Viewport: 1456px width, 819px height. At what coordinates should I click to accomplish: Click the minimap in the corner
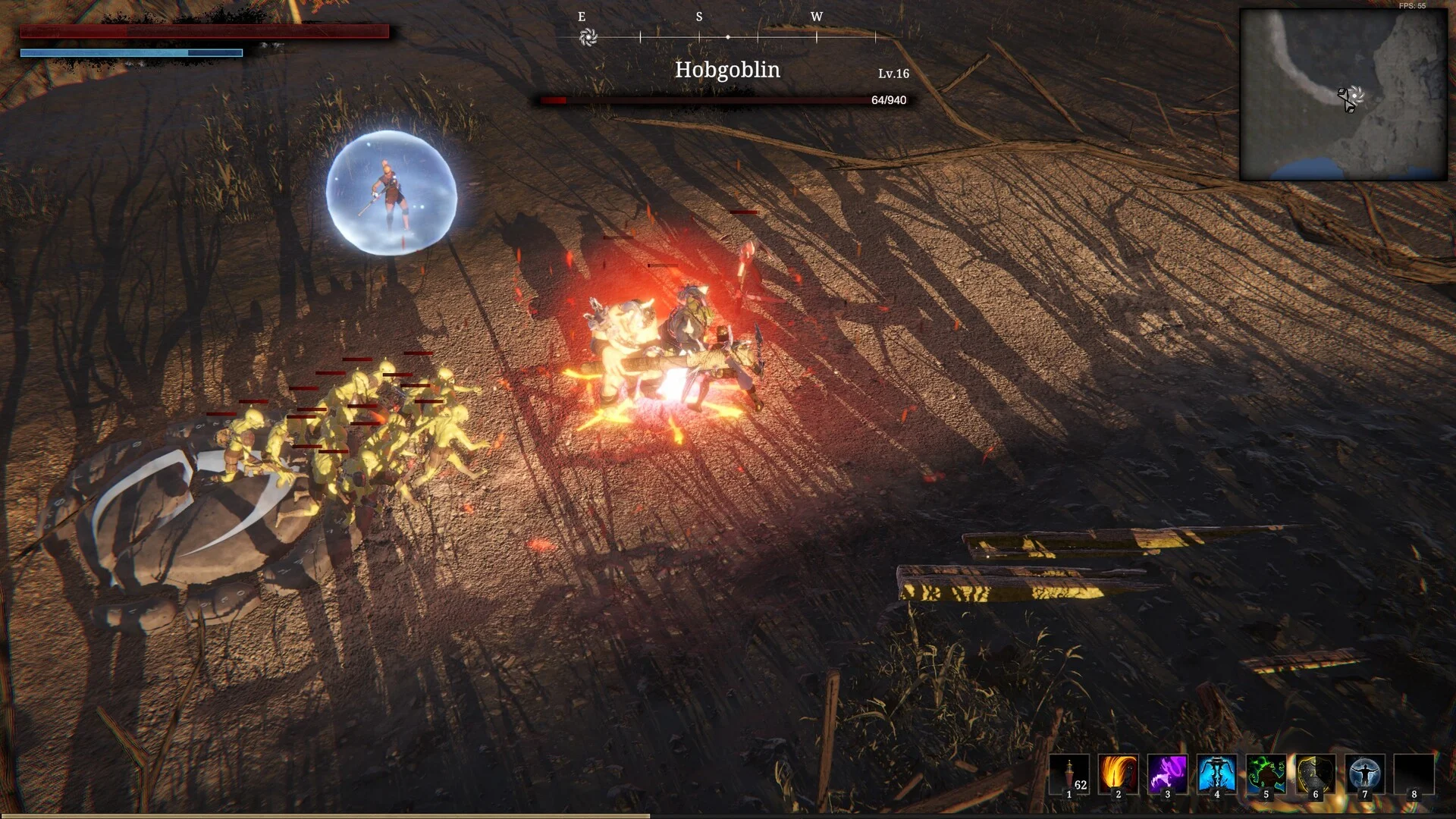tap(1343, 95)
